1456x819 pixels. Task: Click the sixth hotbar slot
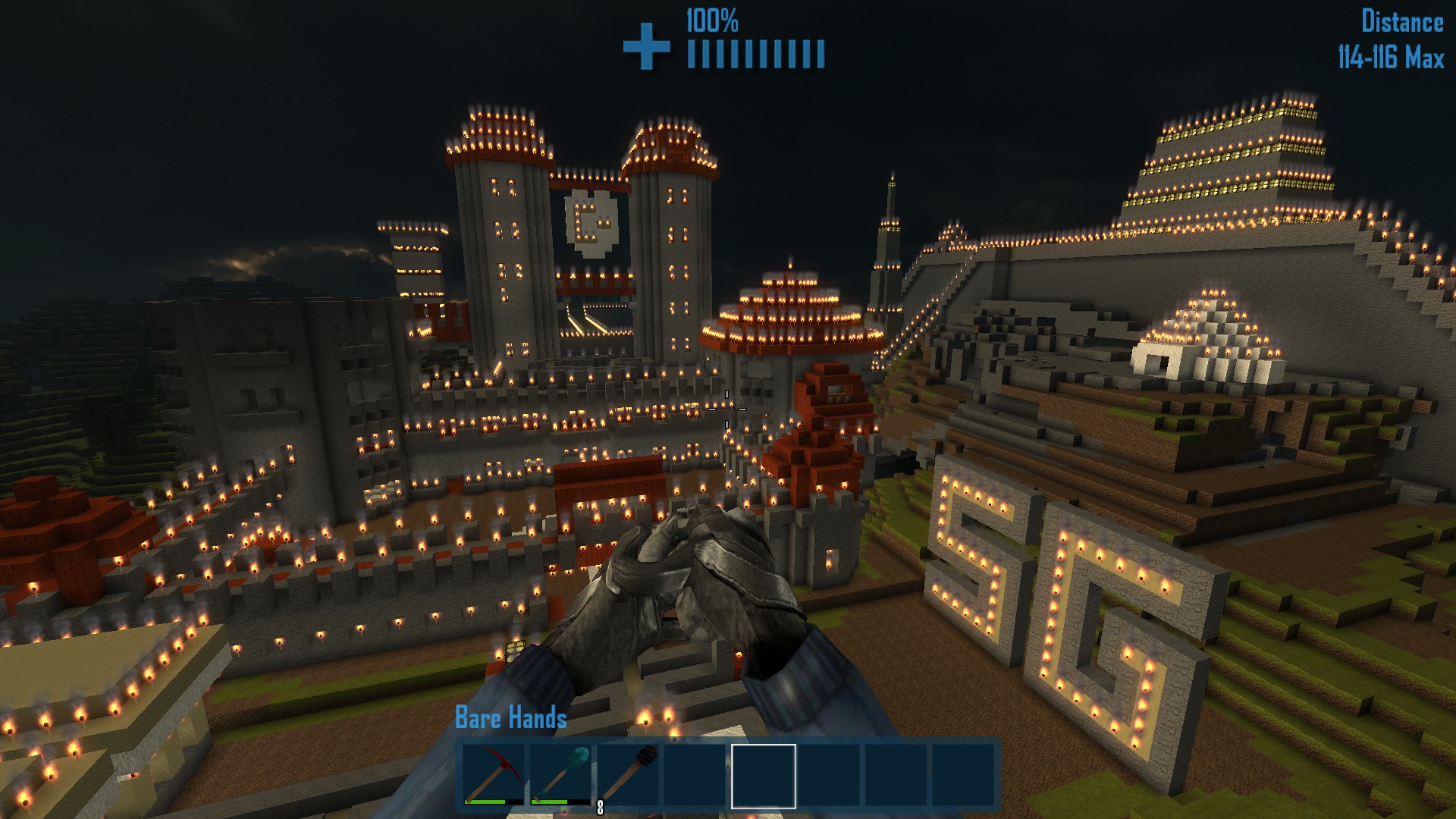831,776
